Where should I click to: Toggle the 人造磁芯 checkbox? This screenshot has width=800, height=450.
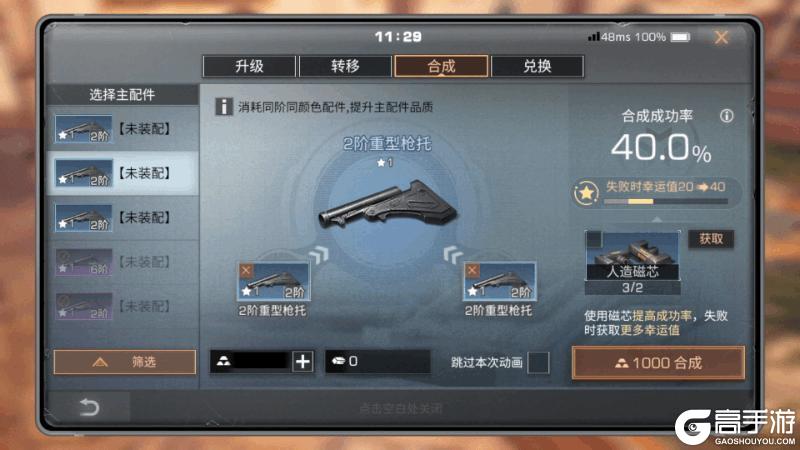(x=594, y=239)
